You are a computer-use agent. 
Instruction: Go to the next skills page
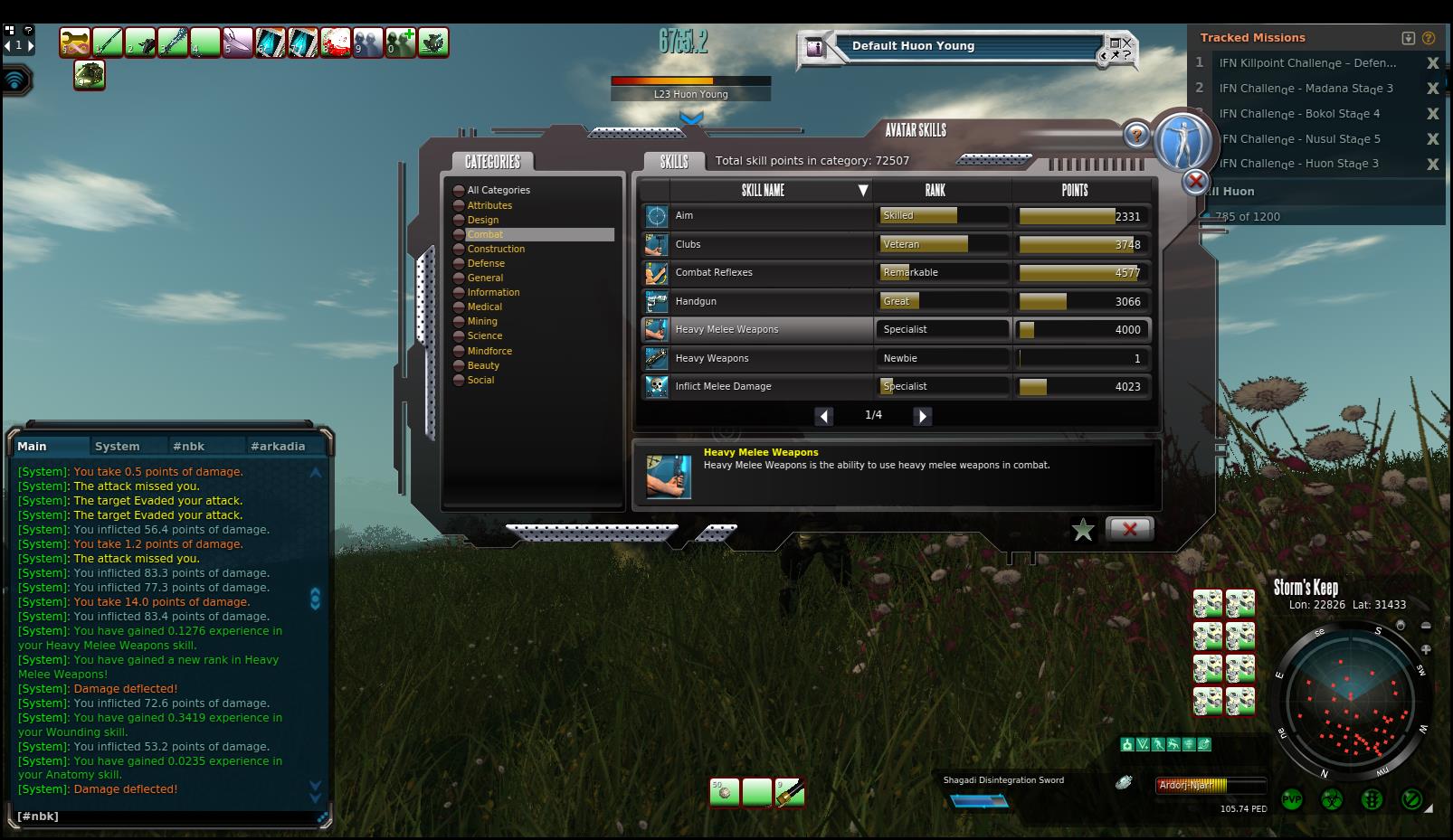coord(922,416)
